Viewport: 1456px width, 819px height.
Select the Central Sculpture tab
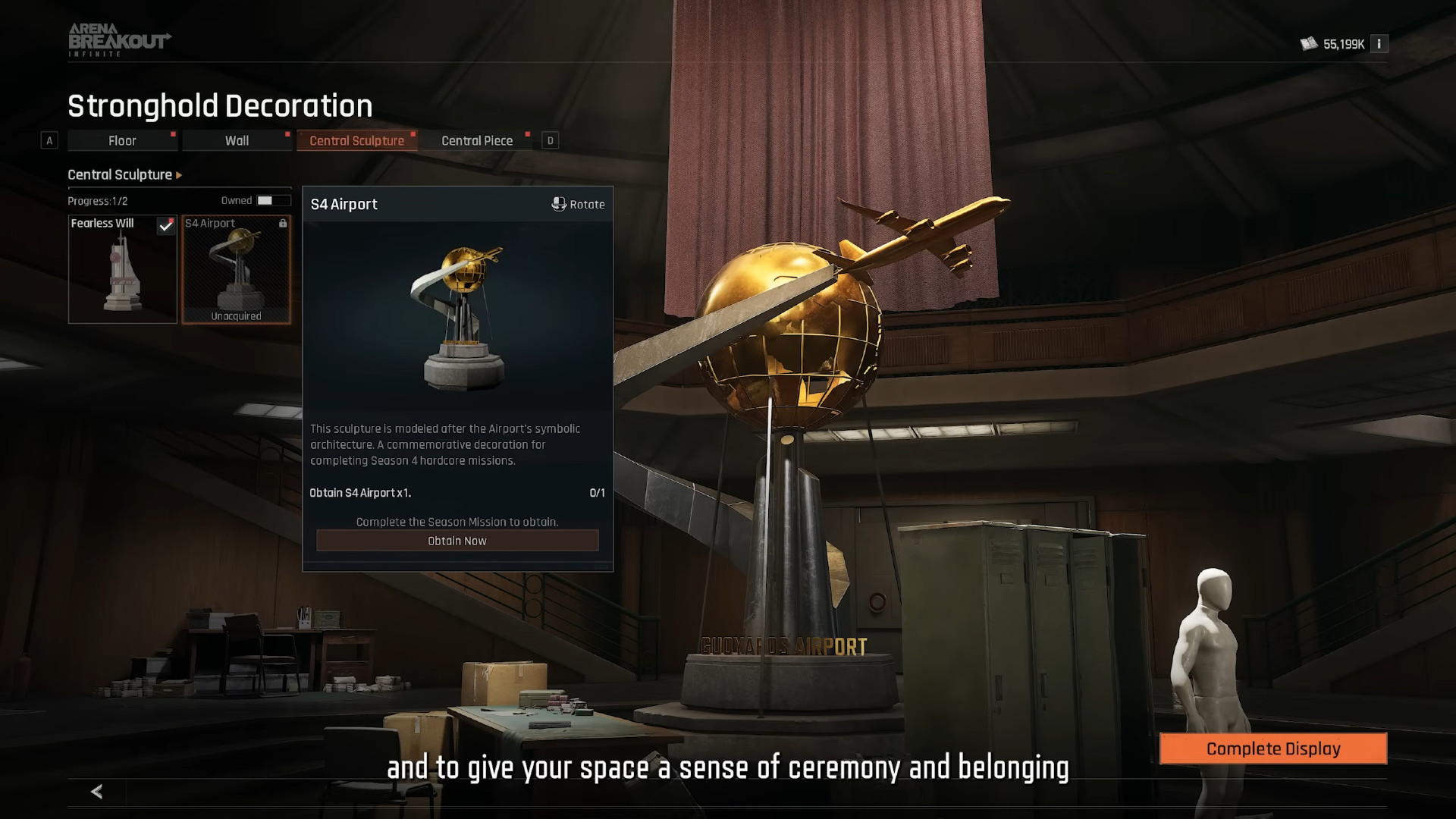356,140
